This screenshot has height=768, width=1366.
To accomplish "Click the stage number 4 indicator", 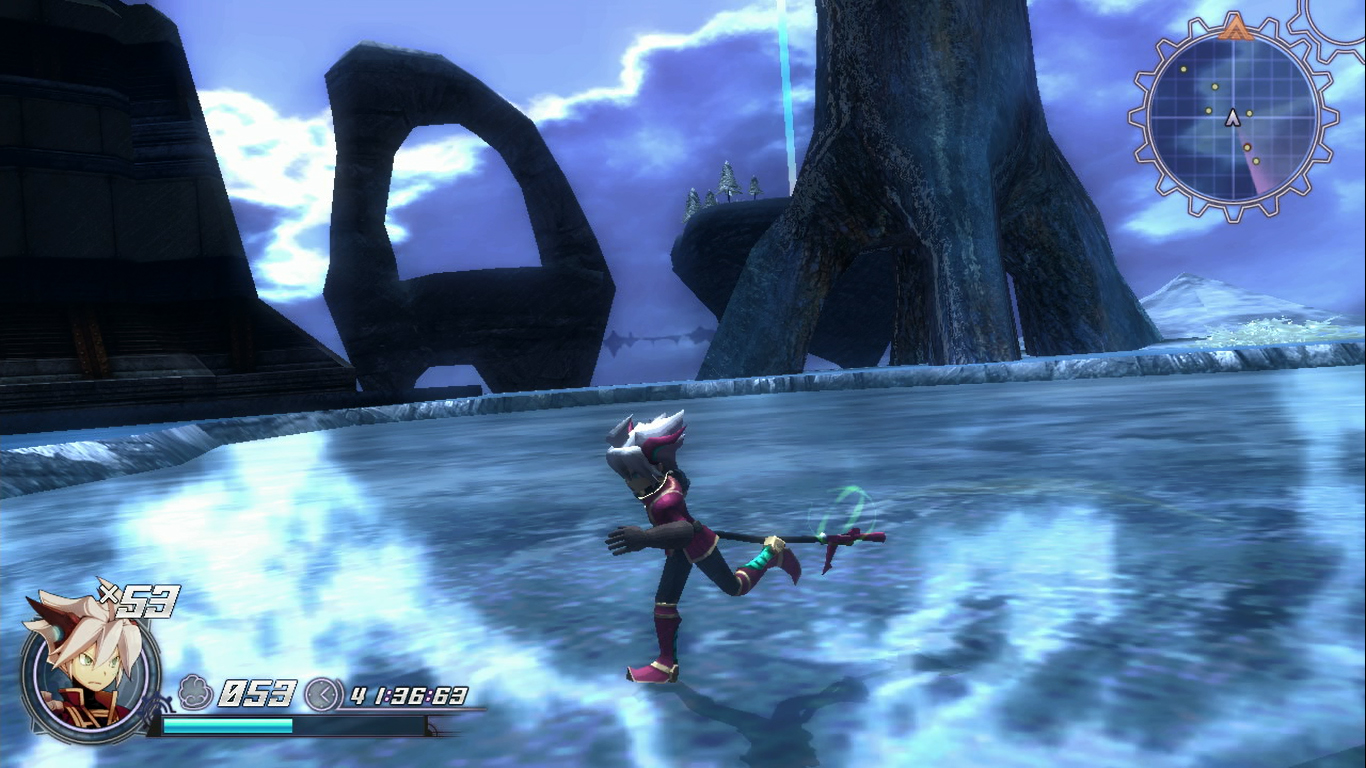I will [x=358, y=694].
